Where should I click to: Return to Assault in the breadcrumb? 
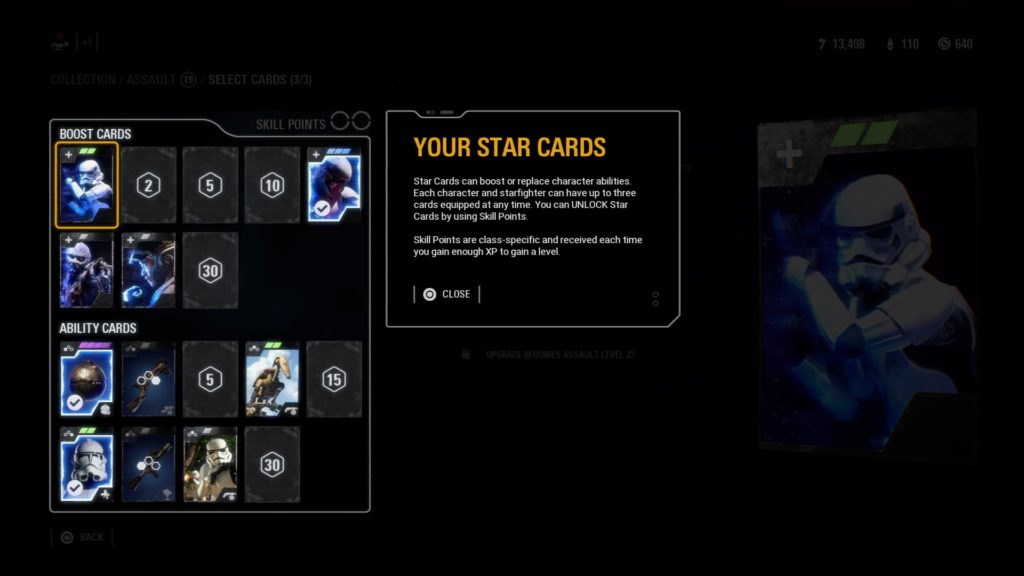click(x=150, y=79)
